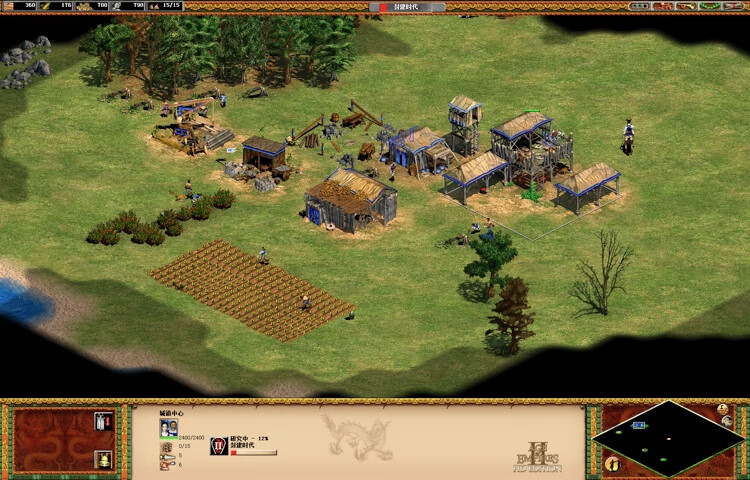Ring the town bell
750x480 pixels.
[103, 459]
